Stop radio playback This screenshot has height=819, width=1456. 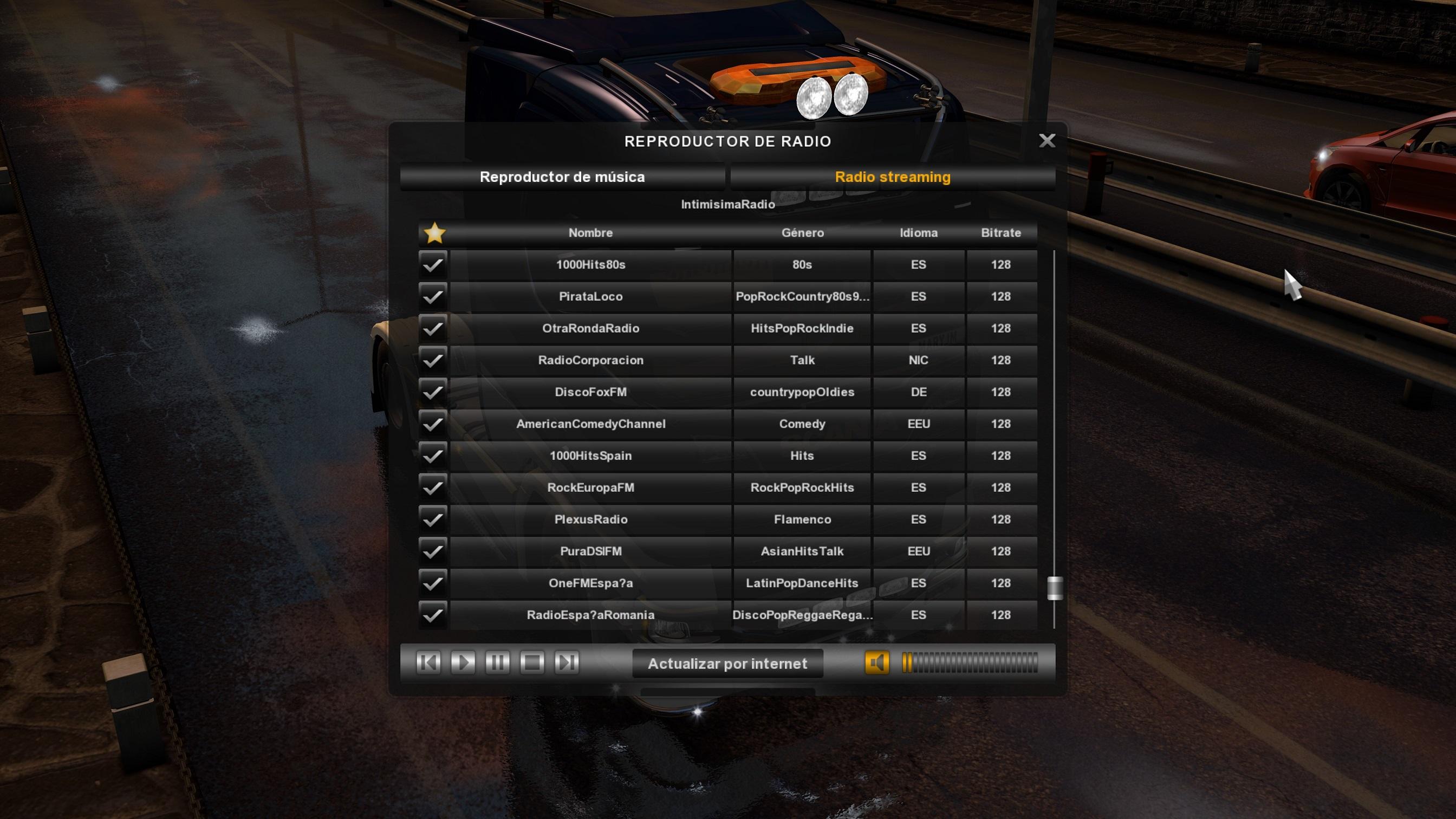pyautogui.click(x=532, y=662)
